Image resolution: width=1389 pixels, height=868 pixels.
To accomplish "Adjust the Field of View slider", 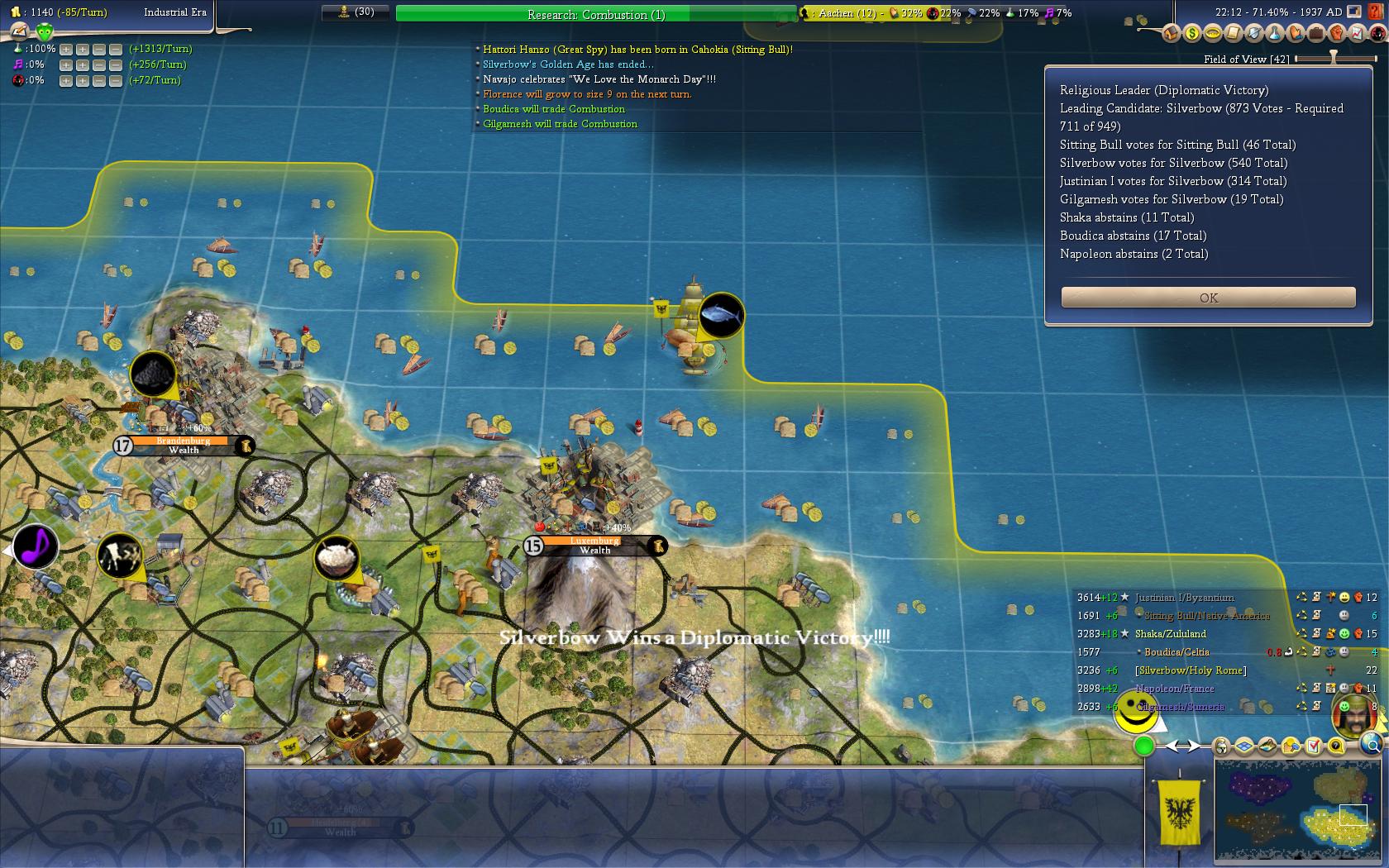I will (x=1333, y=59).
